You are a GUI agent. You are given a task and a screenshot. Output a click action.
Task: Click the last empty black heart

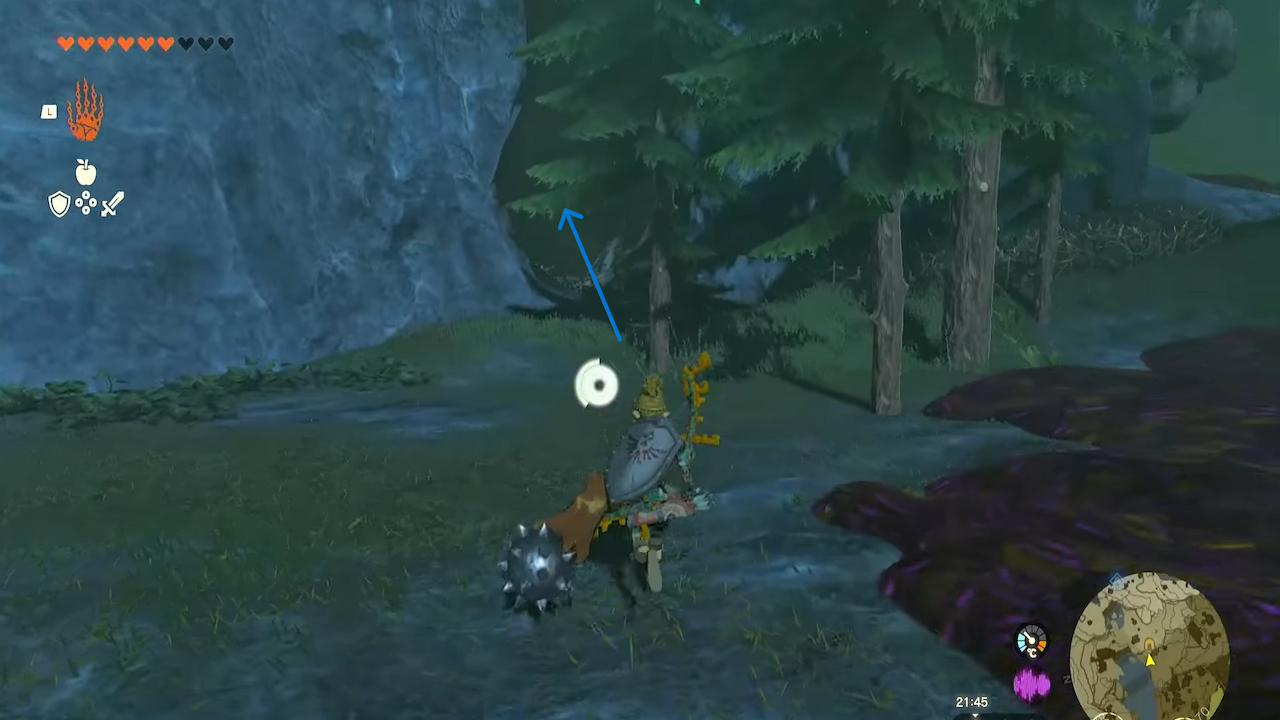224,42
